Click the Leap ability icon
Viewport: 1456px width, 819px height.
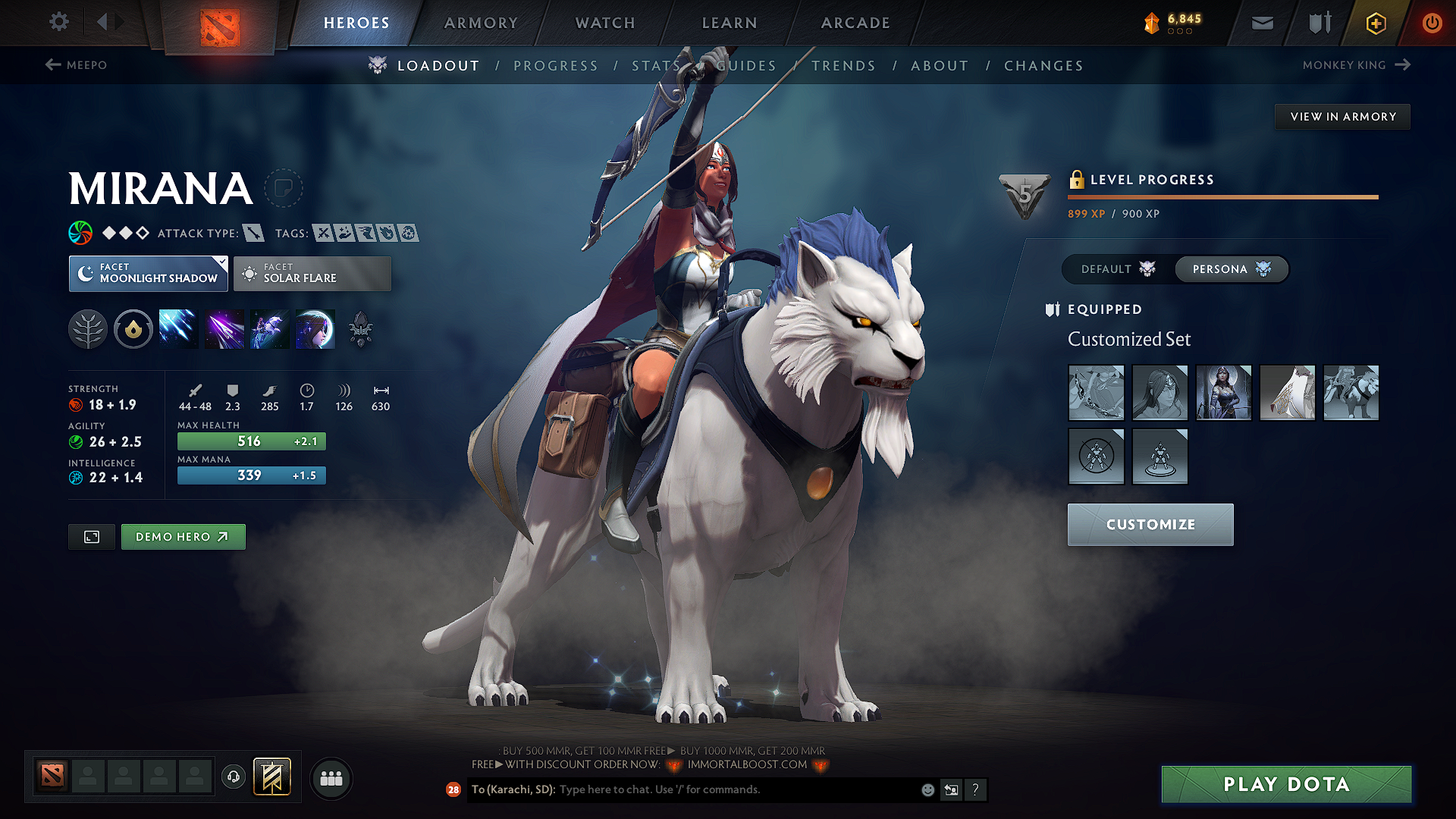coord(269,328)
